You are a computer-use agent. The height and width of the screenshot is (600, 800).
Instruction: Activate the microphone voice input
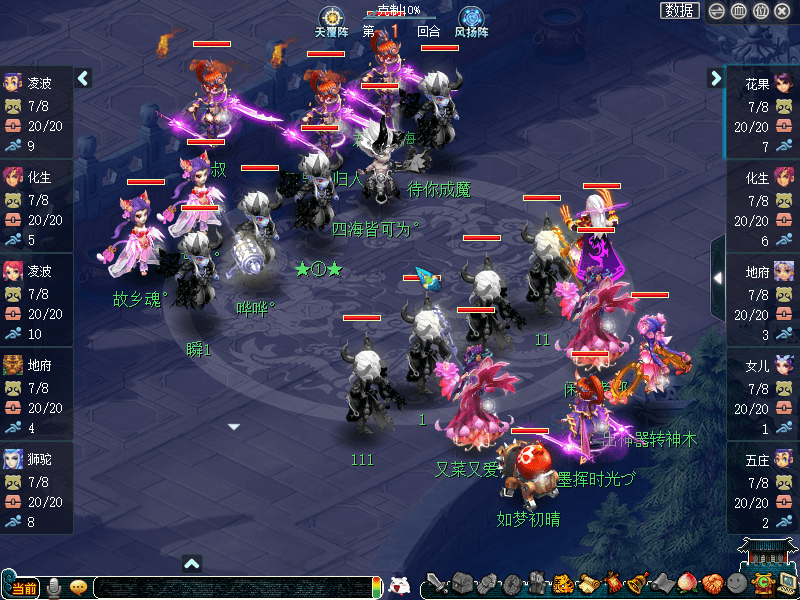click(55, 587)
